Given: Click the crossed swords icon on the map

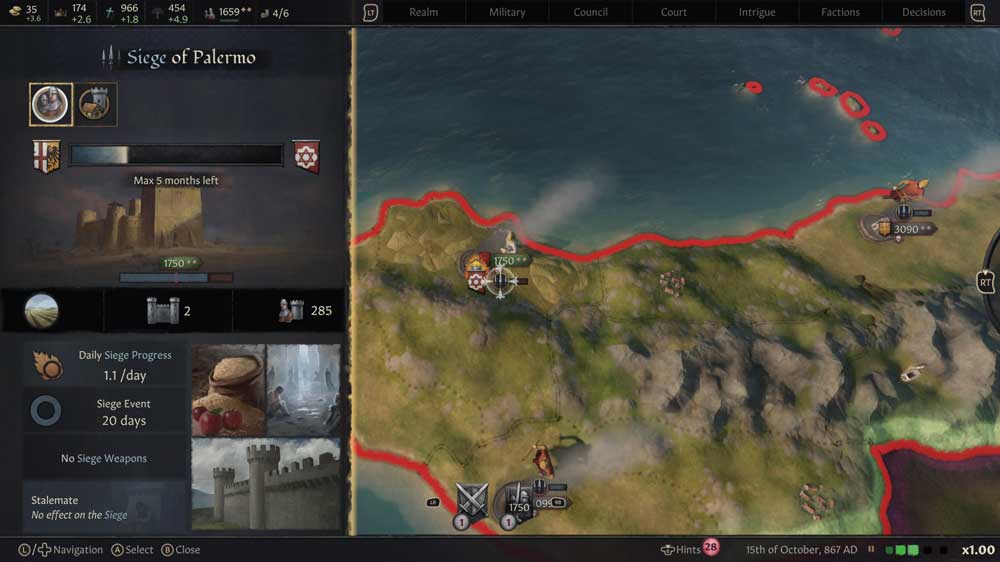Looking at the screenshot, I should (x=471, y=499).
